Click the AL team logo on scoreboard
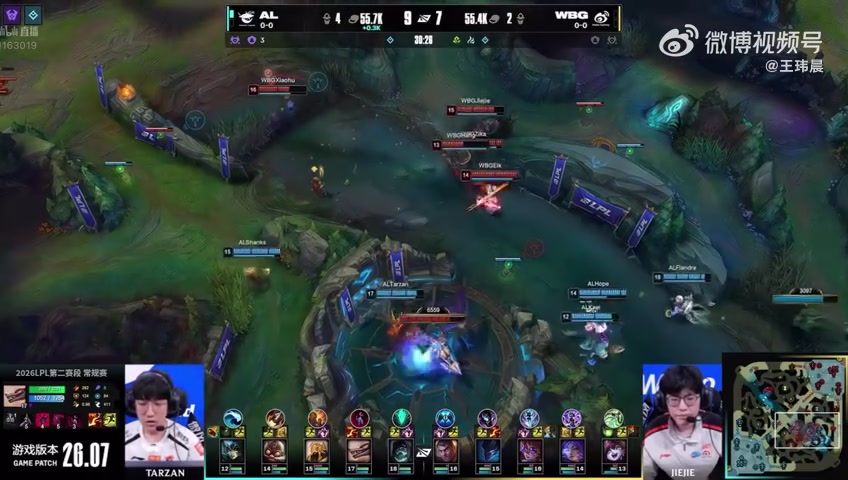This screenshot has width=848, height=480. [243, 17]
